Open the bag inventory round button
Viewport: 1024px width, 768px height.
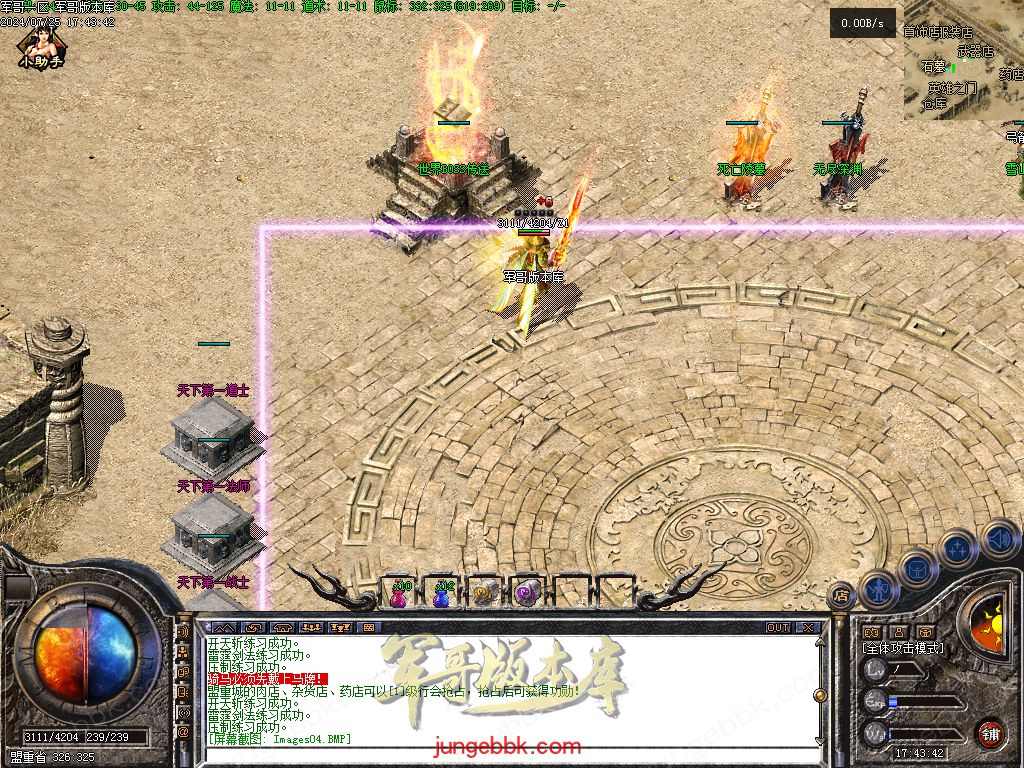pyautogui.click(x=918, y=568)
